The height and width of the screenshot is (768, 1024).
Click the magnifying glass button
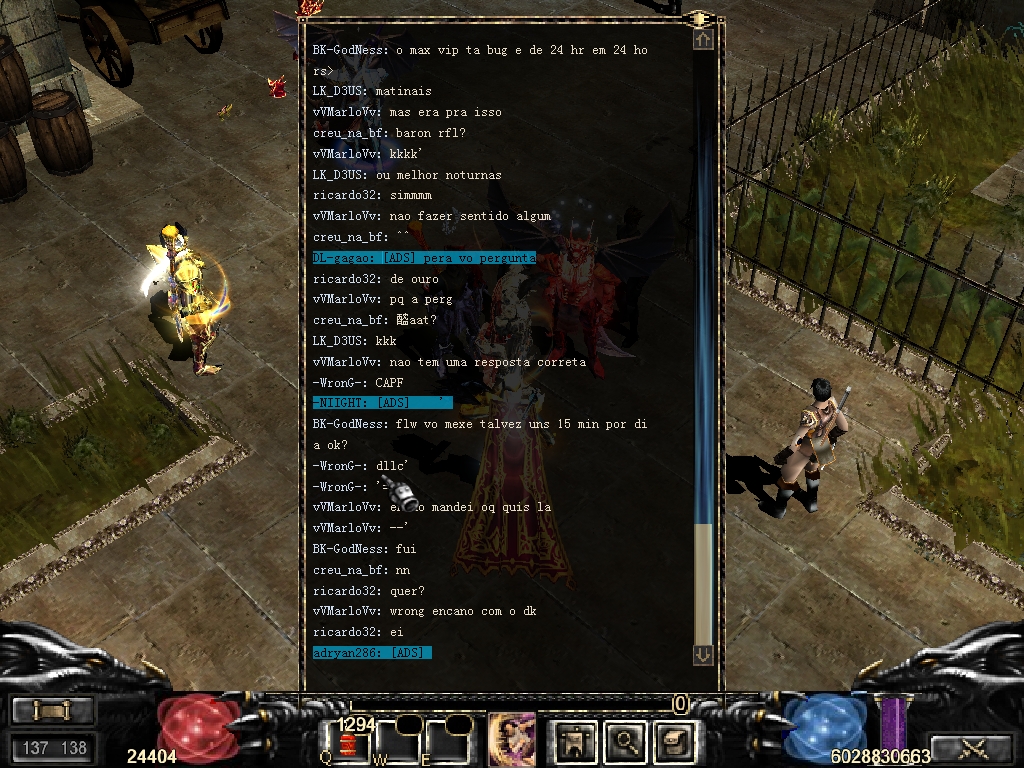pyautogui.click(x=626, y=742)
